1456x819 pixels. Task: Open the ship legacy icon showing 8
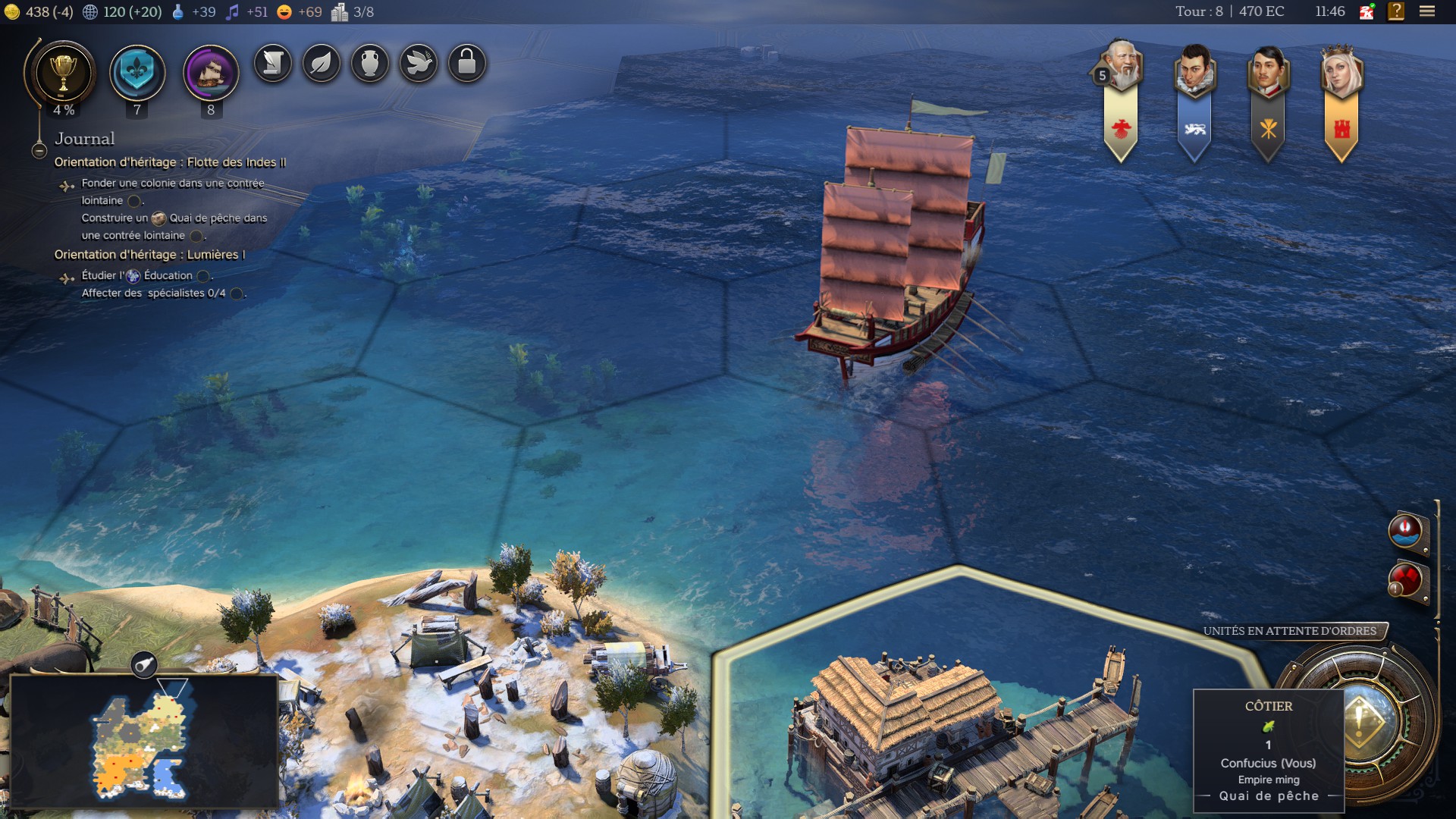click(x=210, y=72)
